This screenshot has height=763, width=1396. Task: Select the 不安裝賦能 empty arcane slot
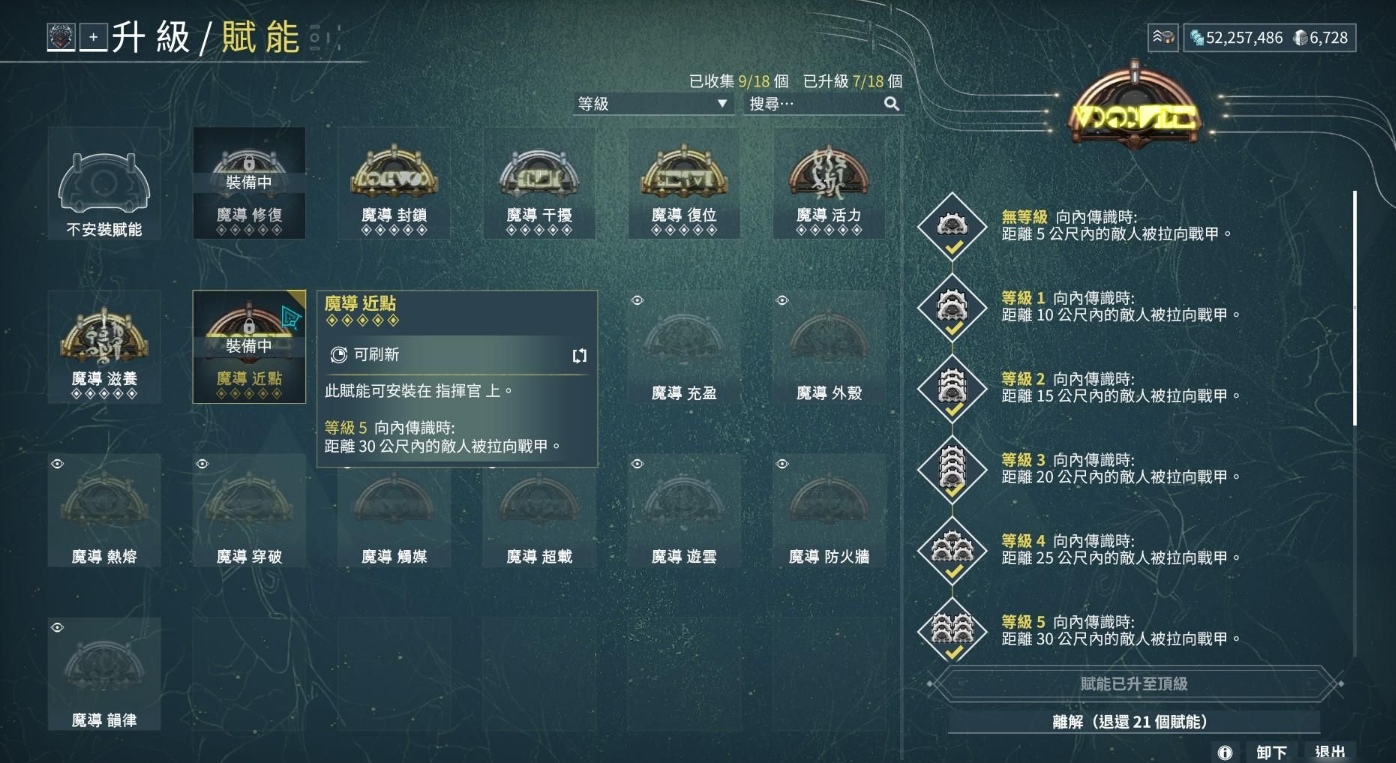click(105, 185)
